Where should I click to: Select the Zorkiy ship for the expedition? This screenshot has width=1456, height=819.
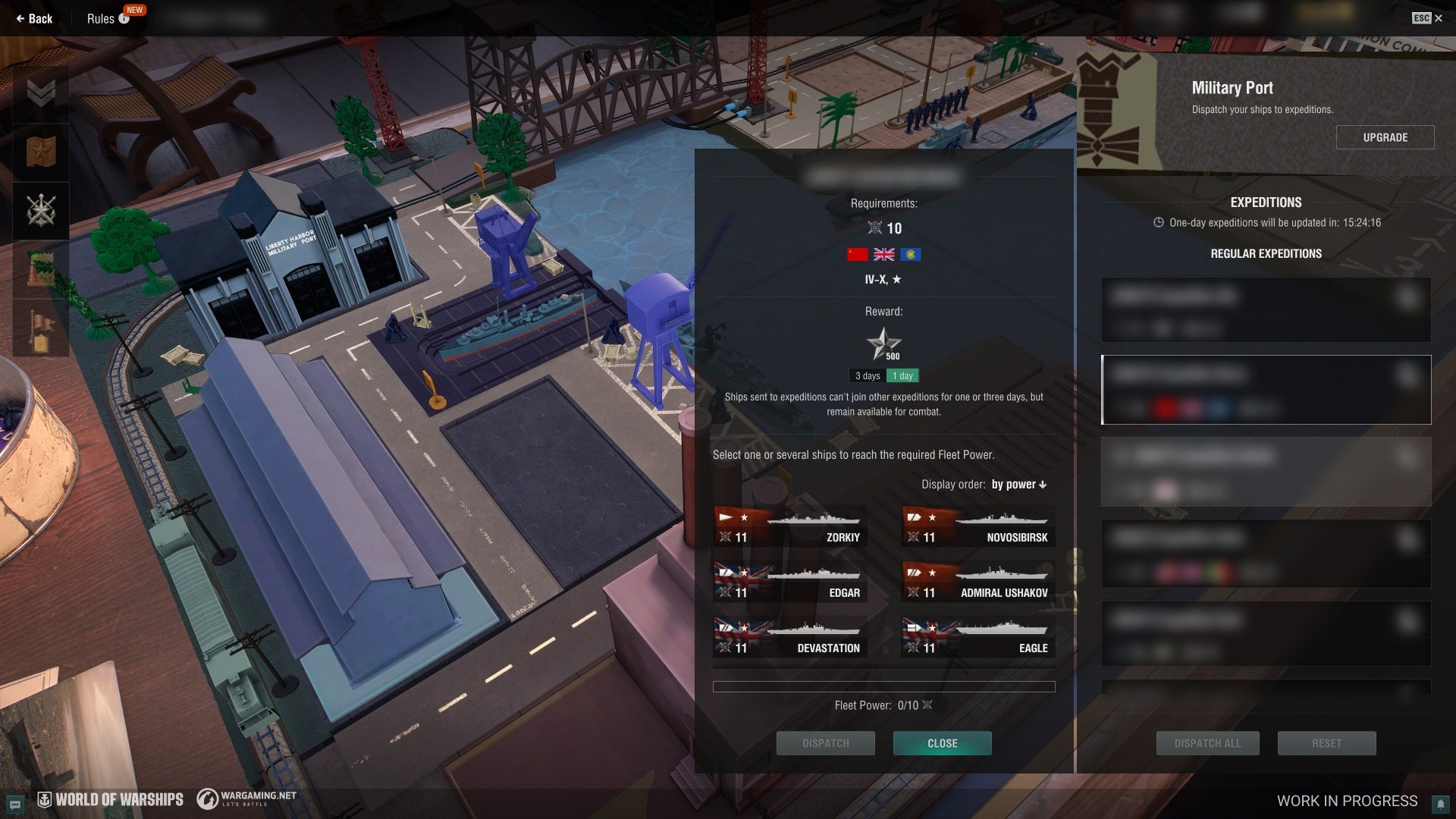(789, 528)
